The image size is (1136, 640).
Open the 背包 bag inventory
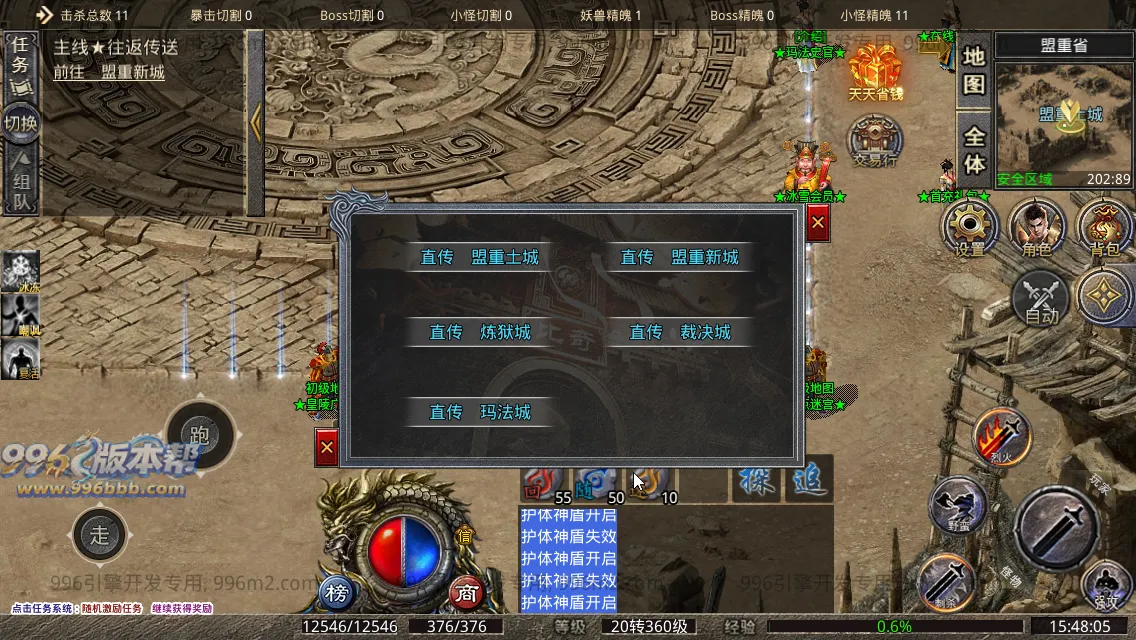point(1105,227)
